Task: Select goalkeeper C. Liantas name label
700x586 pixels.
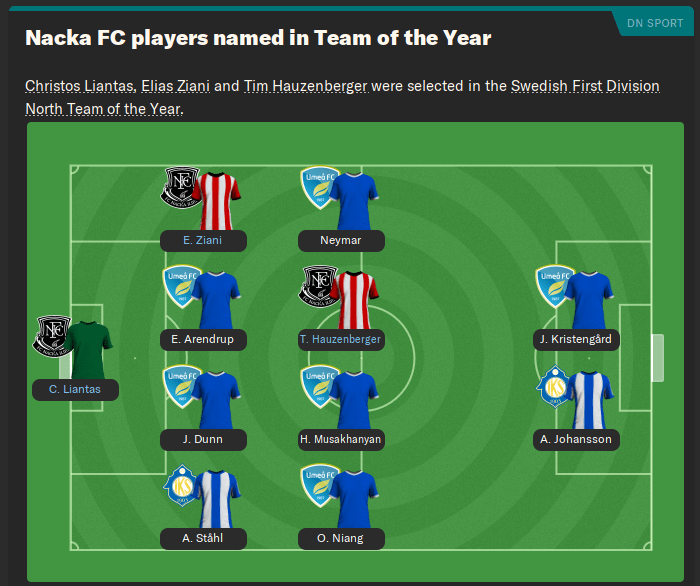Action: click(x=75, y=389)
